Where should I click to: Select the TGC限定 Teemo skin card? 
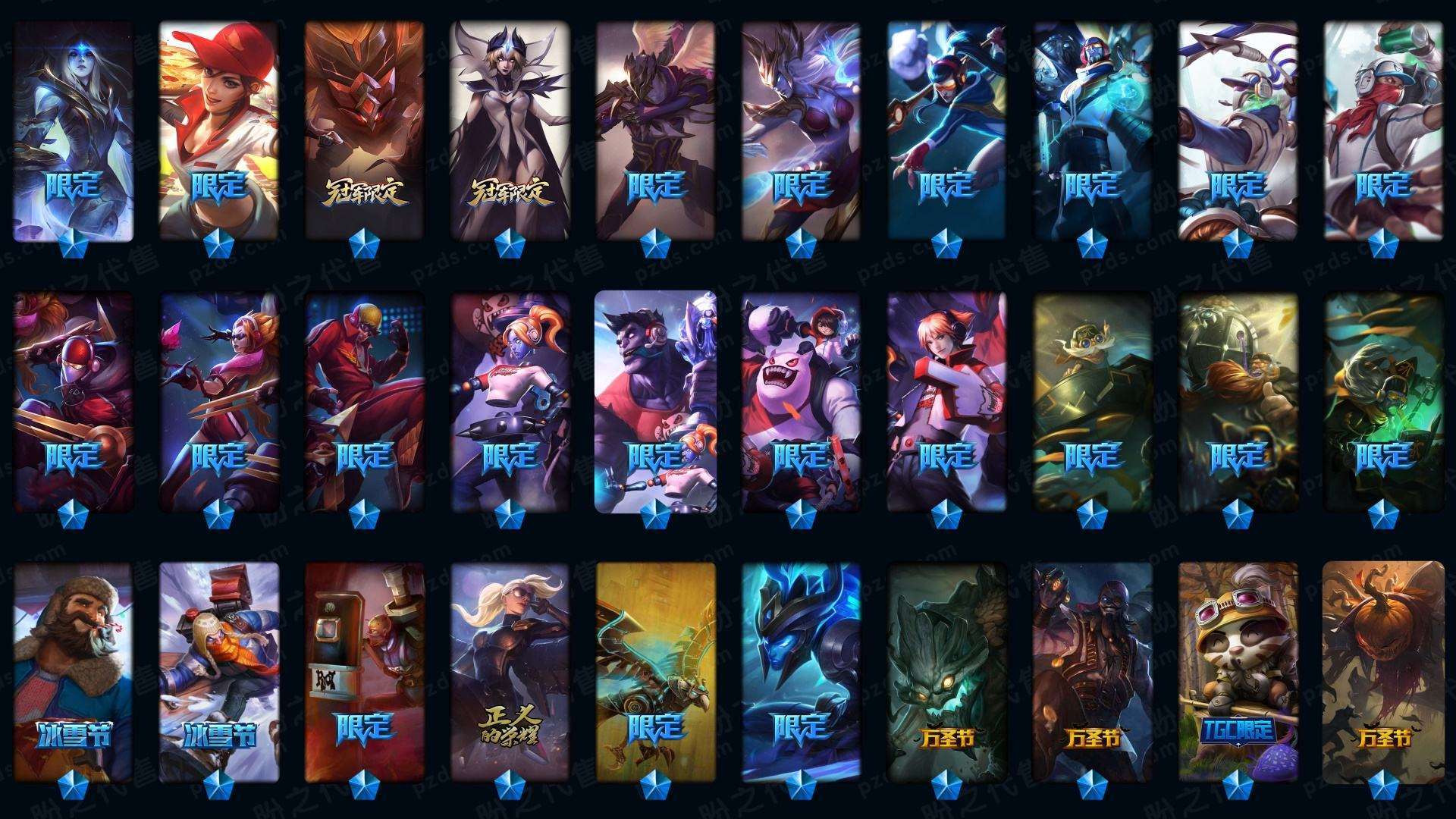tap(1238, 671)
